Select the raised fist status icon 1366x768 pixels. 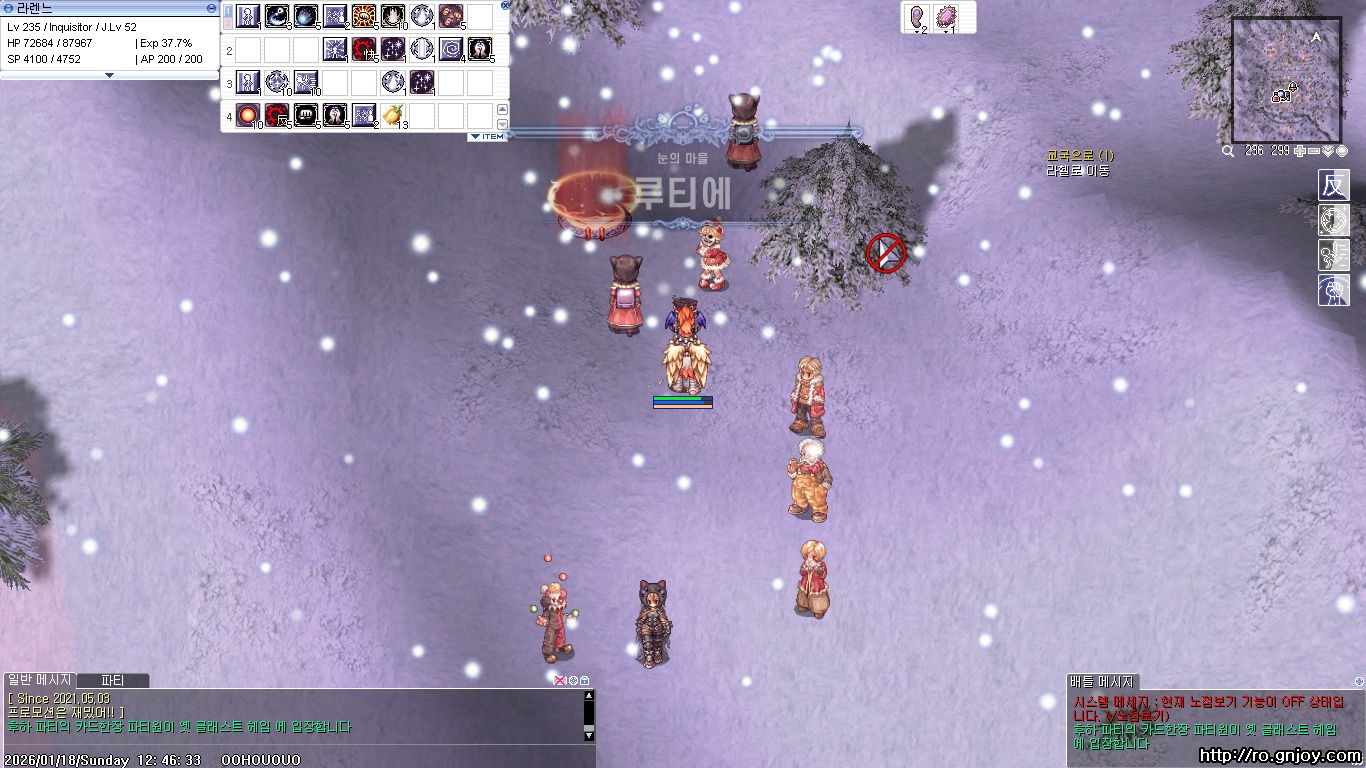point(1333,290)
